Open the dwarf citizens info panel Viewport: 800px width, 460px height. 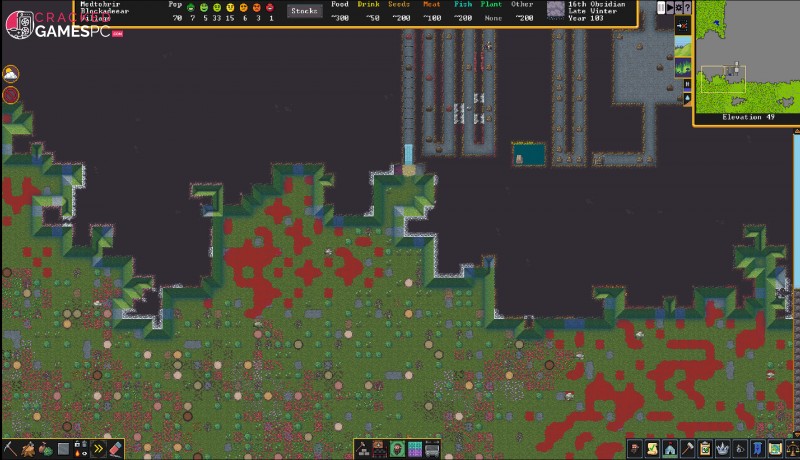click(x=635, y=449)
